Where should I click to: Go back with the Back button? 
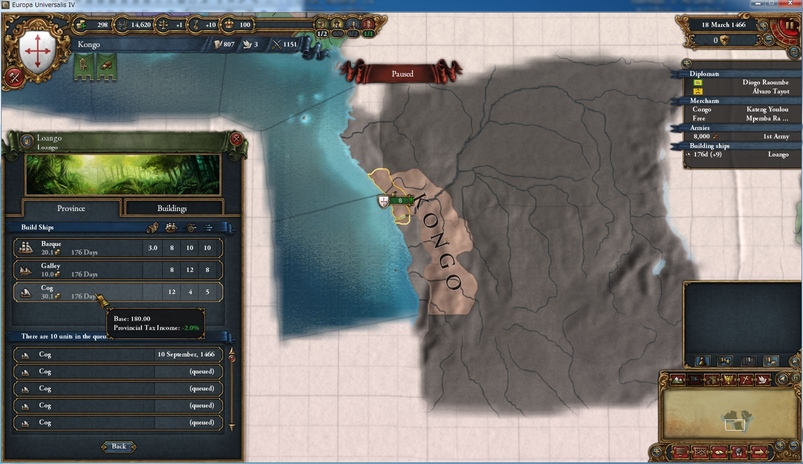(x=118, y=446)
